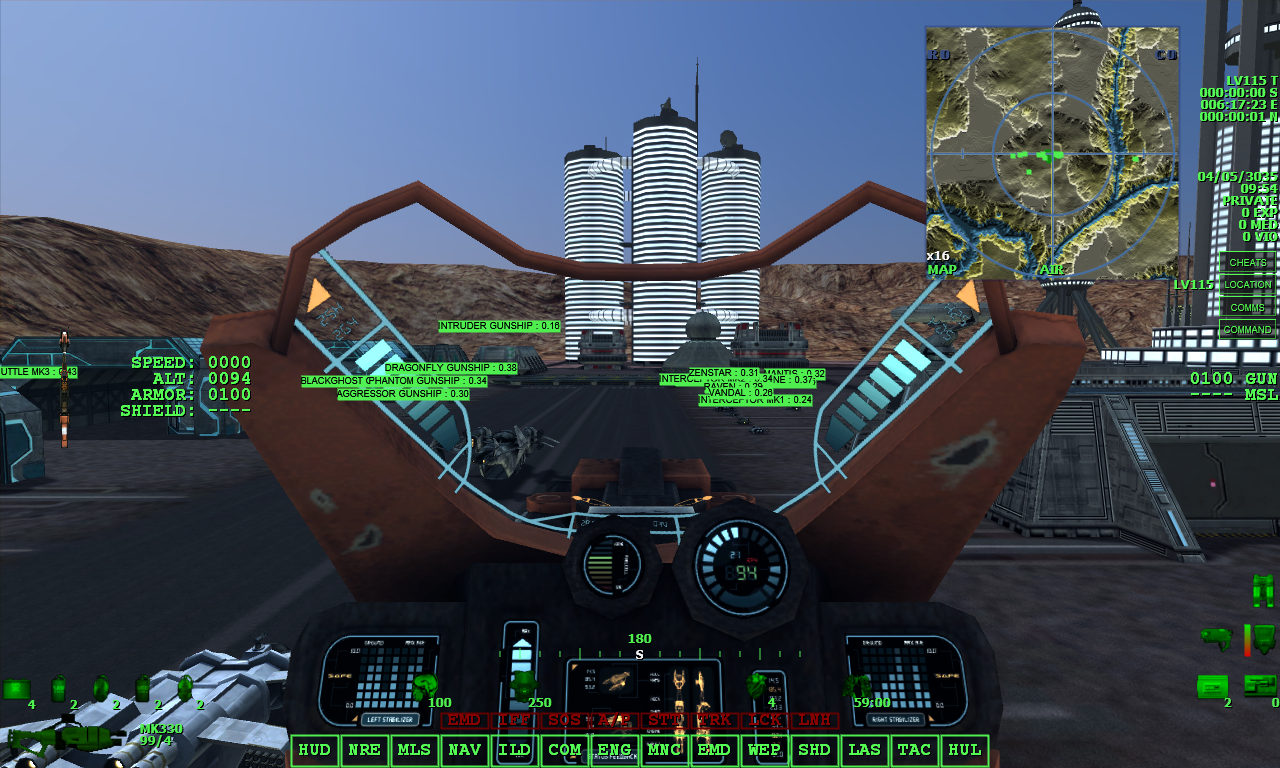Click the INTRUDER GUNSHIP target label
This screenshot has width=1280, height=768.
tap(501, 325)
